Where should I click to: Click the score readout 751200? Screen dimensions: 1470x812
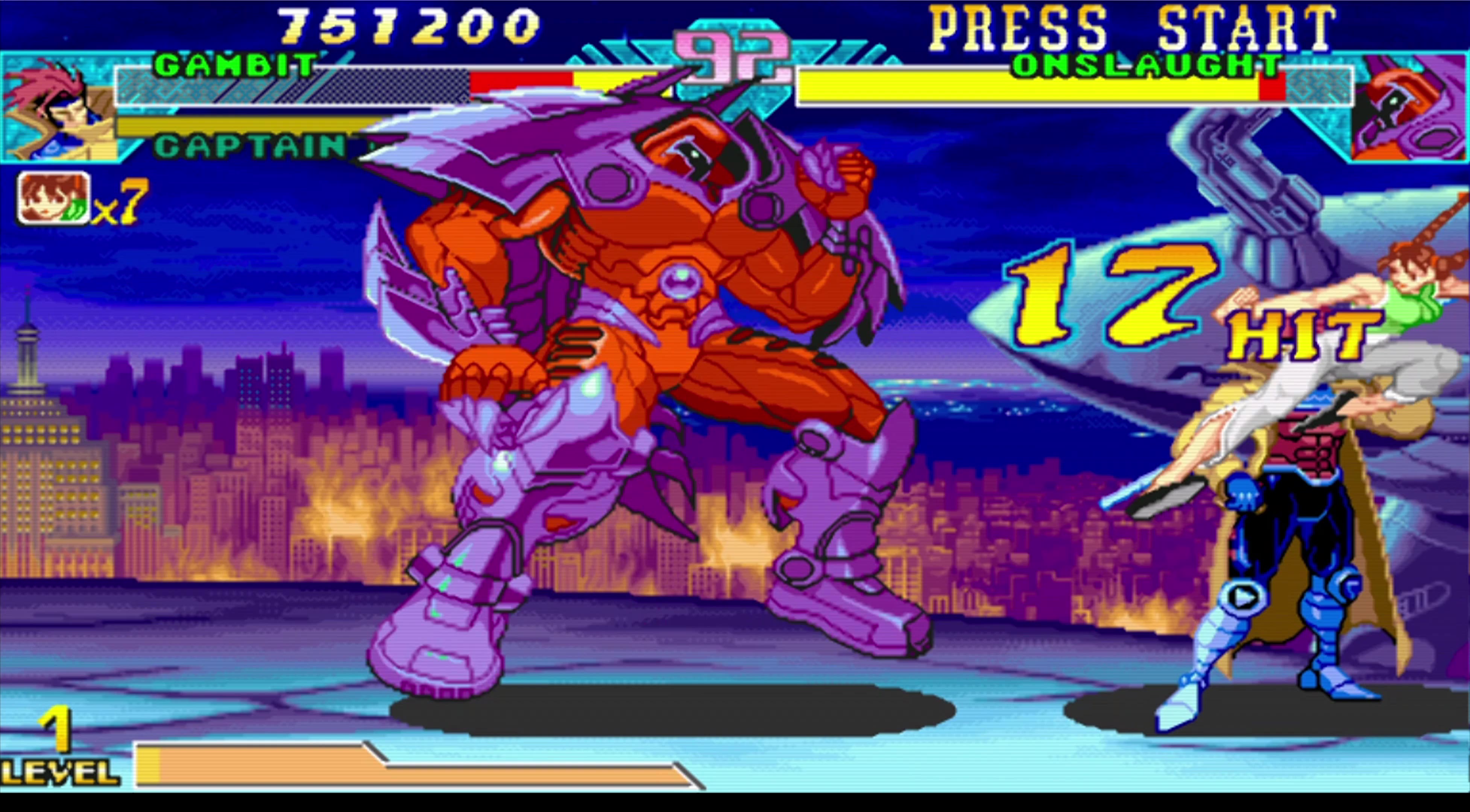[408, 26]
